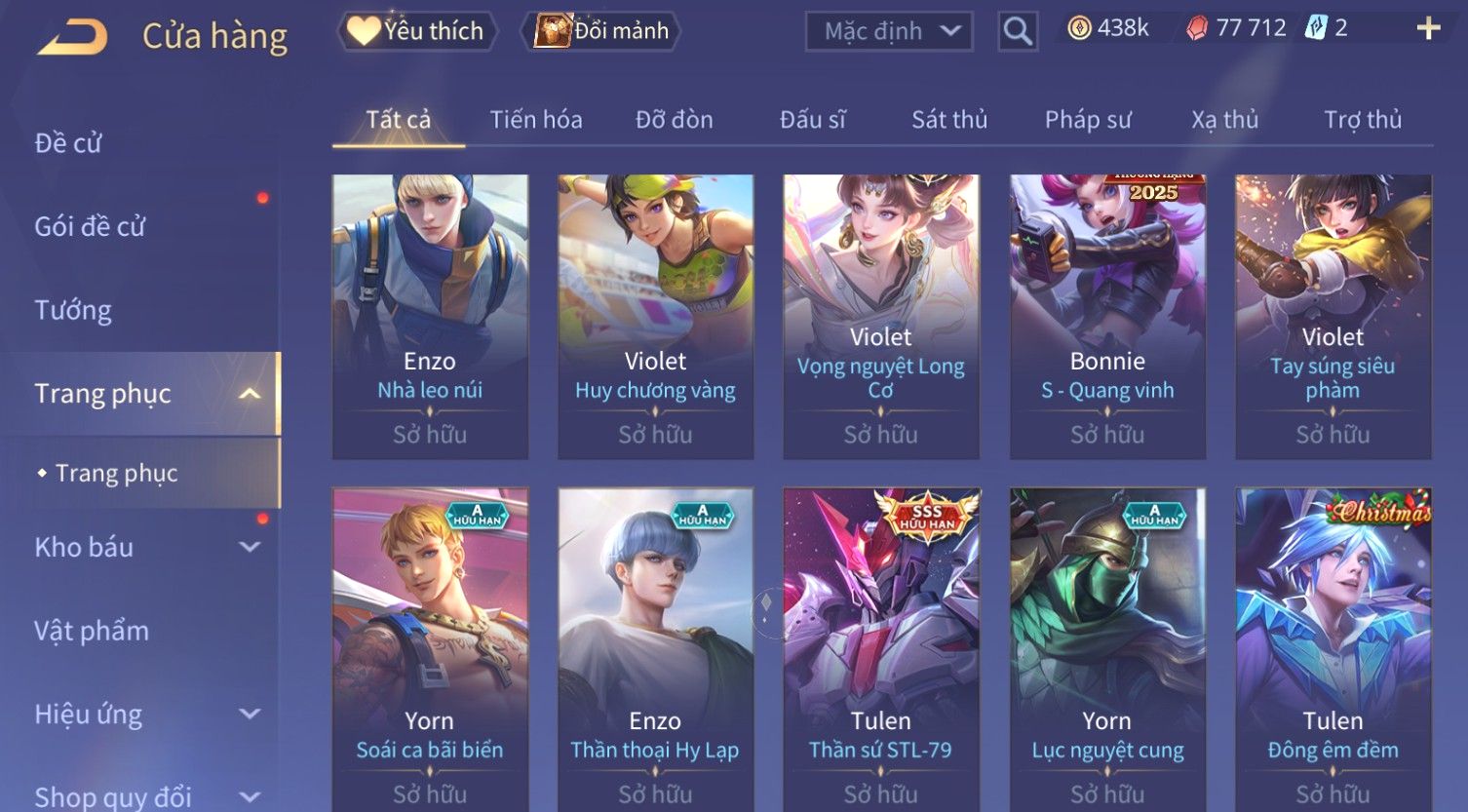
Task: Select the Pháp sư tab
Action: point(1087,120)
